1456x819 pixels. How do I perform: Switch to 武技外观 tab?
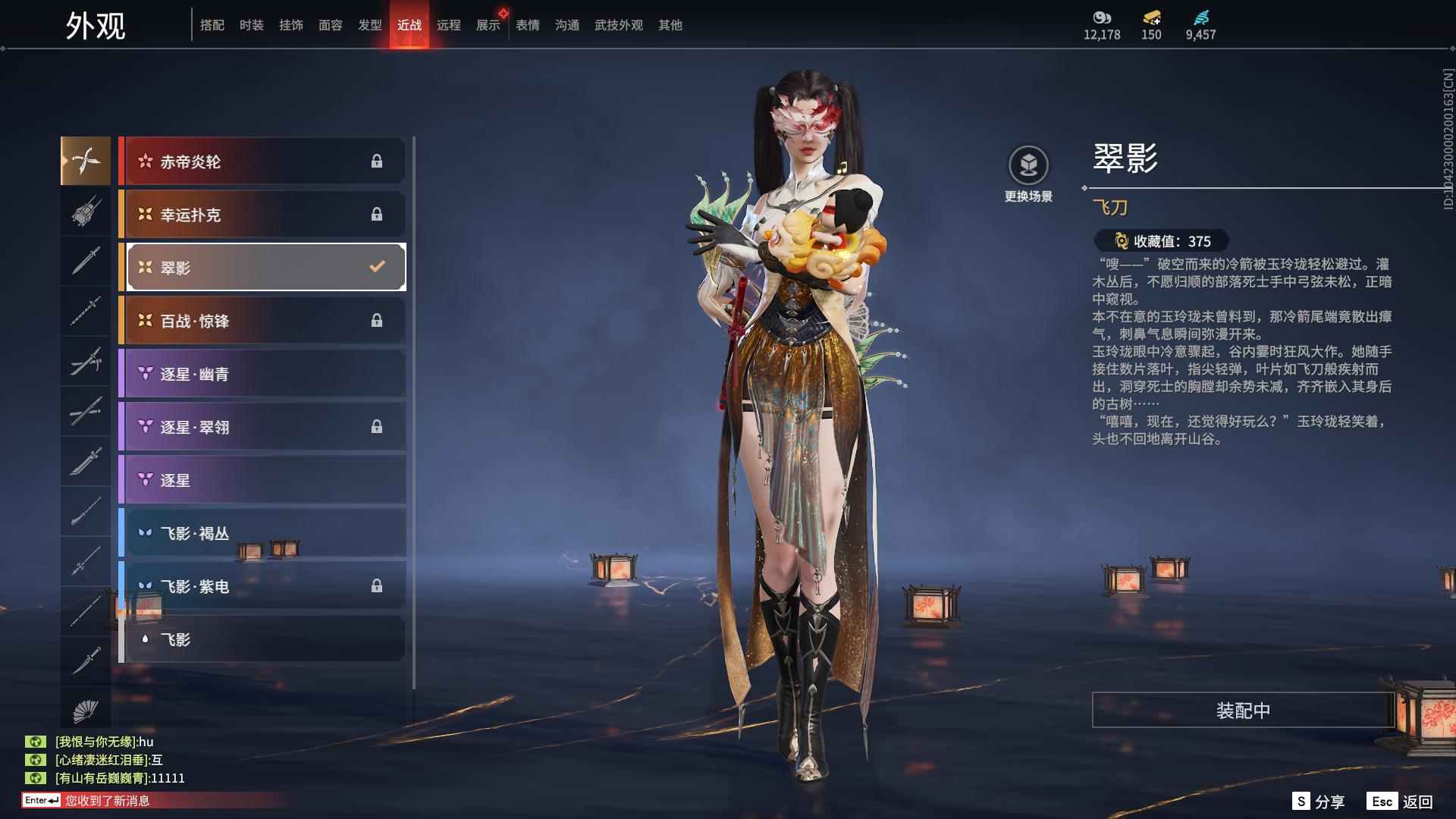[x=618, y=25]
